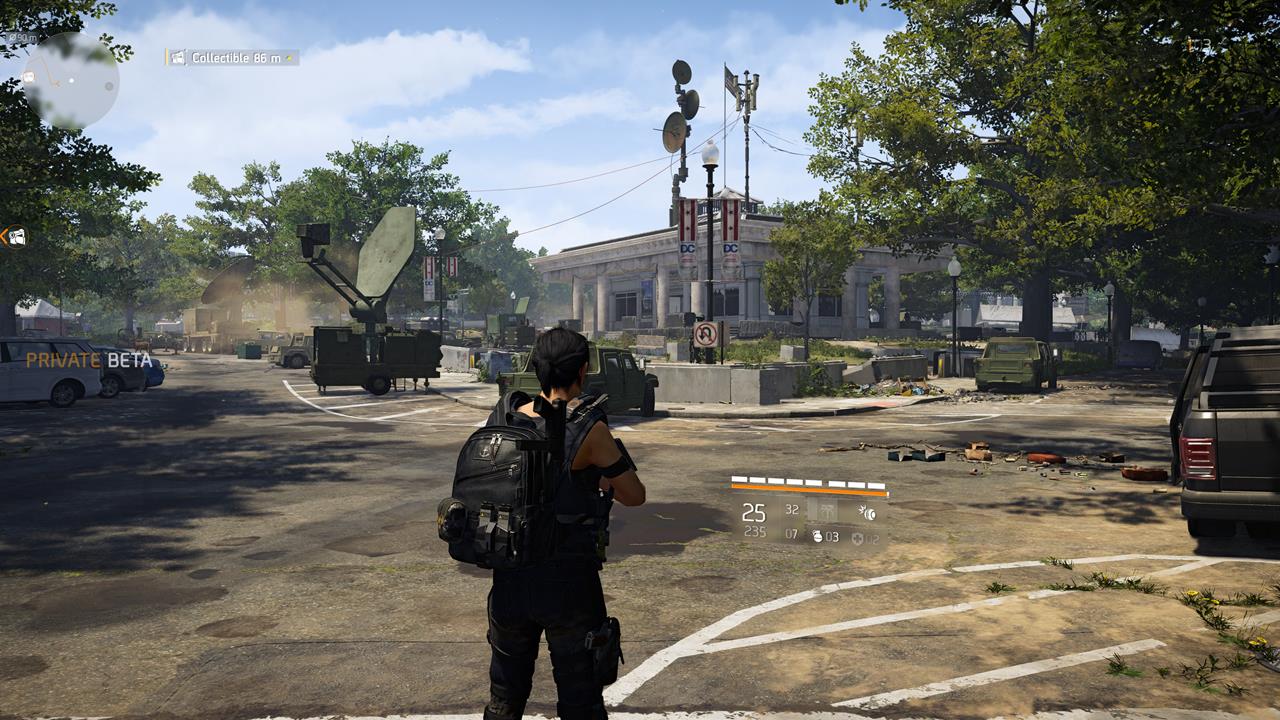Click the icon at the minimap's left edge
Viewport: 1280px width, 720px height.
pos(28,77)
